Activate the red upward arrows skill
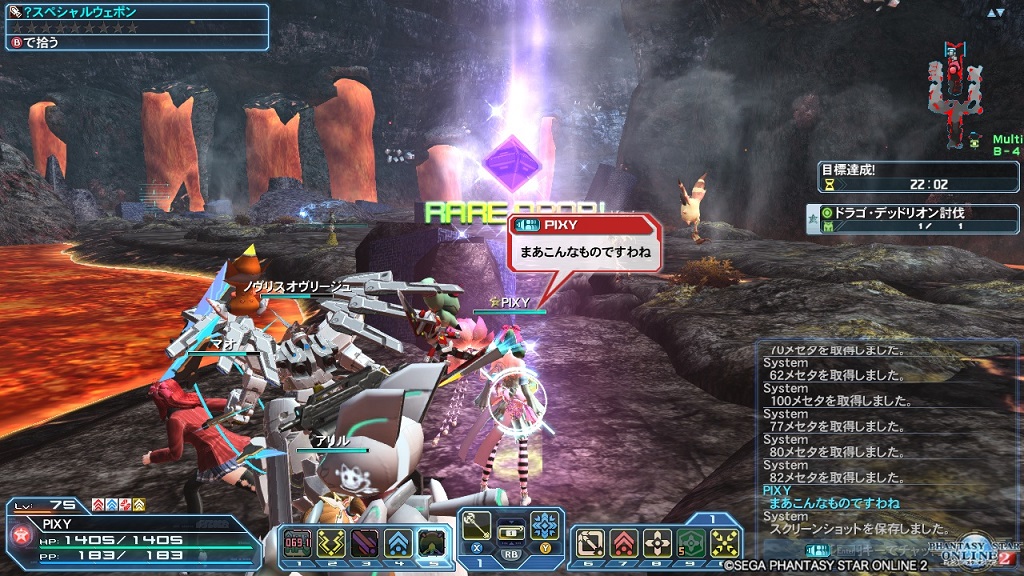 coord(624,542)
